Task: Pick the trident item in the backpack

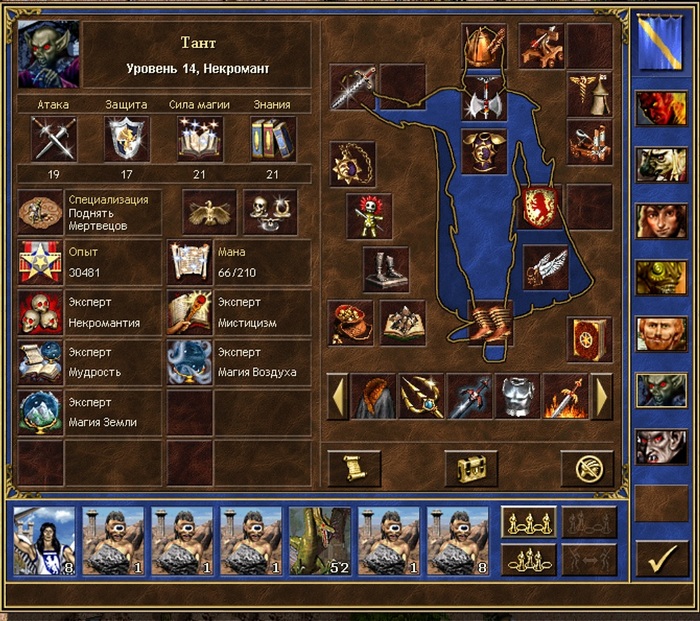Action: click(421, 396)
